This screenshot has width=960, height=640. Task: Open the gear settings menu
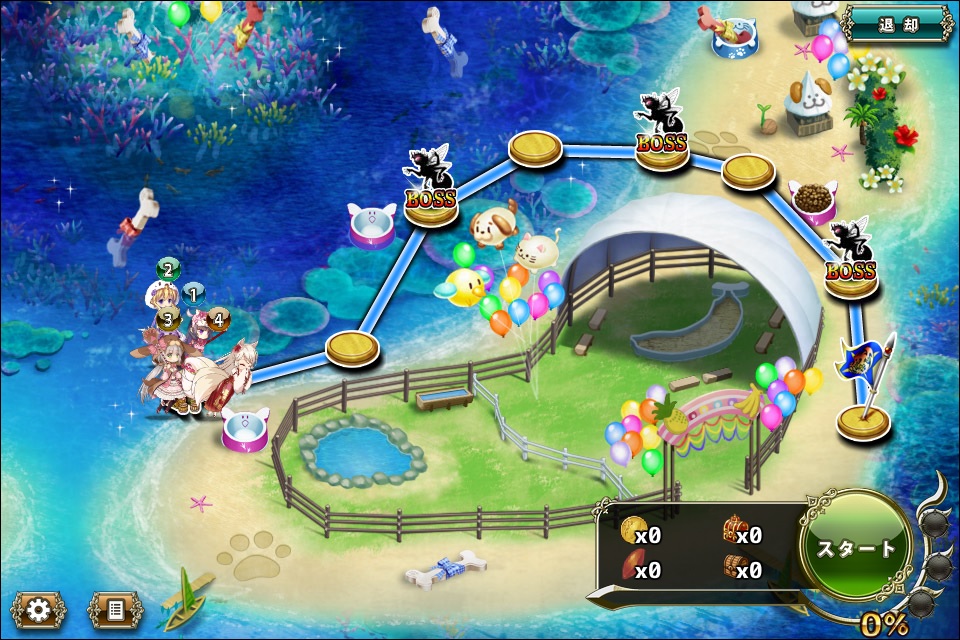39,609
